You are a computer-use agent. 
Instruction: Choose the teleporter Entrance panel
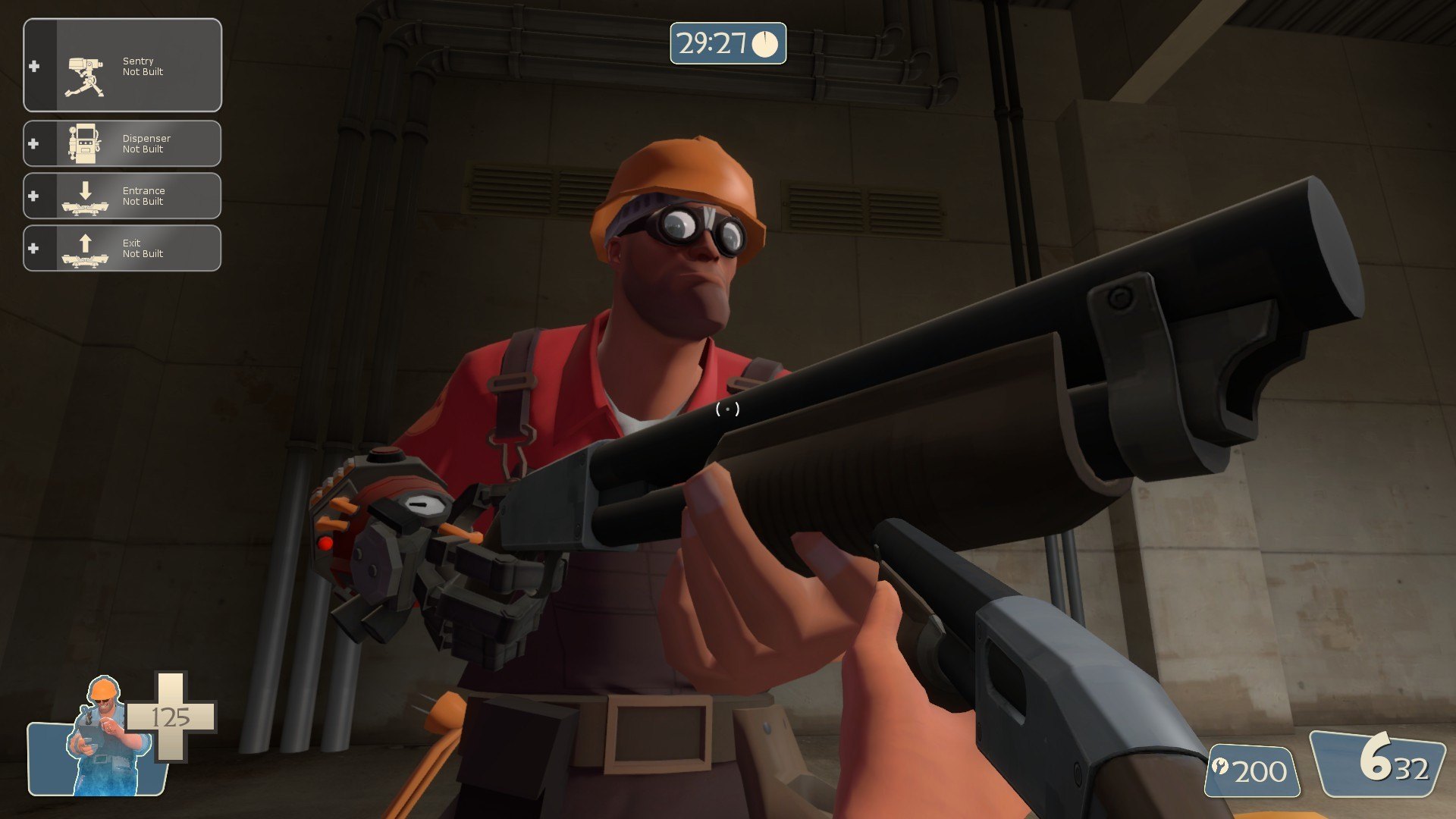point(123,196)
